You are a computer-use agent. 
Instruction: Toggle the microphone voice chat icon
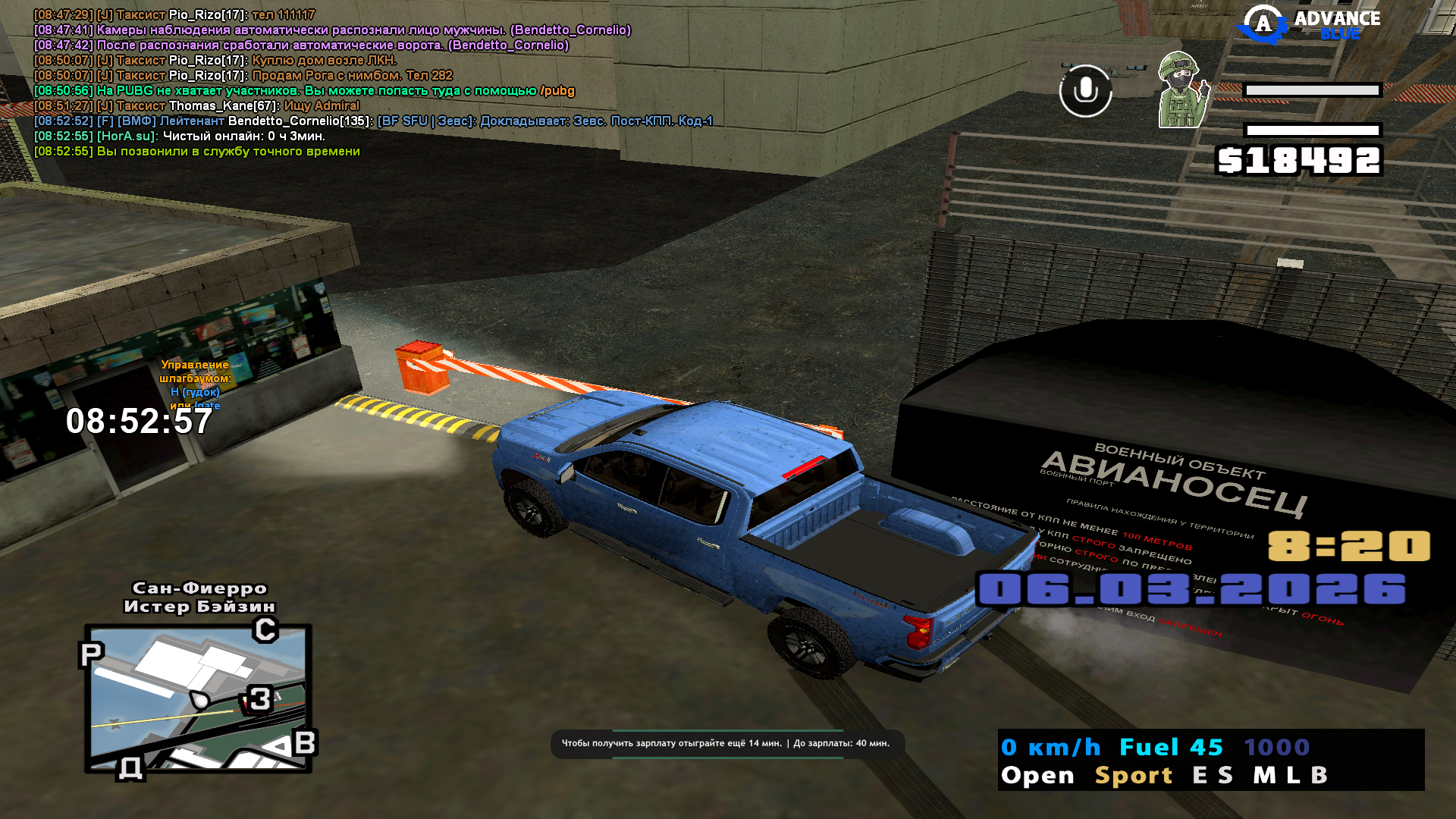pyautogui.click(x=1085, y=91)
